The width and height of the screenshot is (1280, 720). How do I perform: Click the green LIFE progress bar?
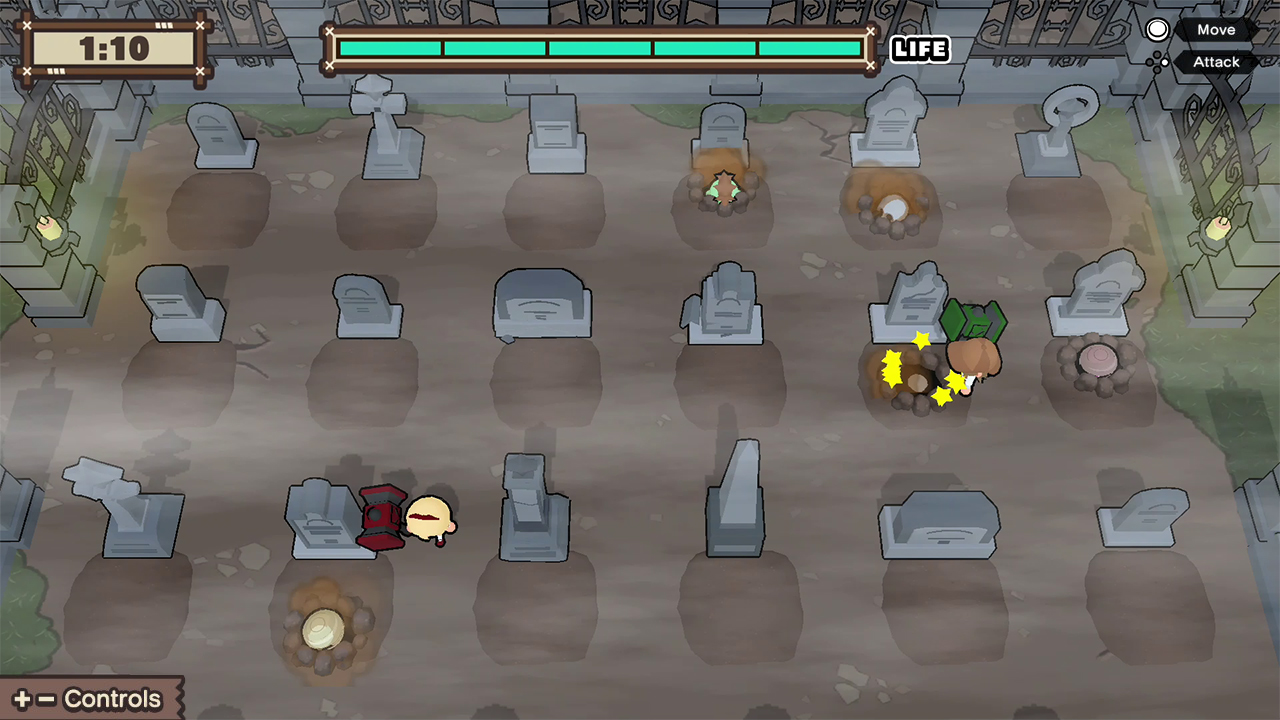[600, 46]
